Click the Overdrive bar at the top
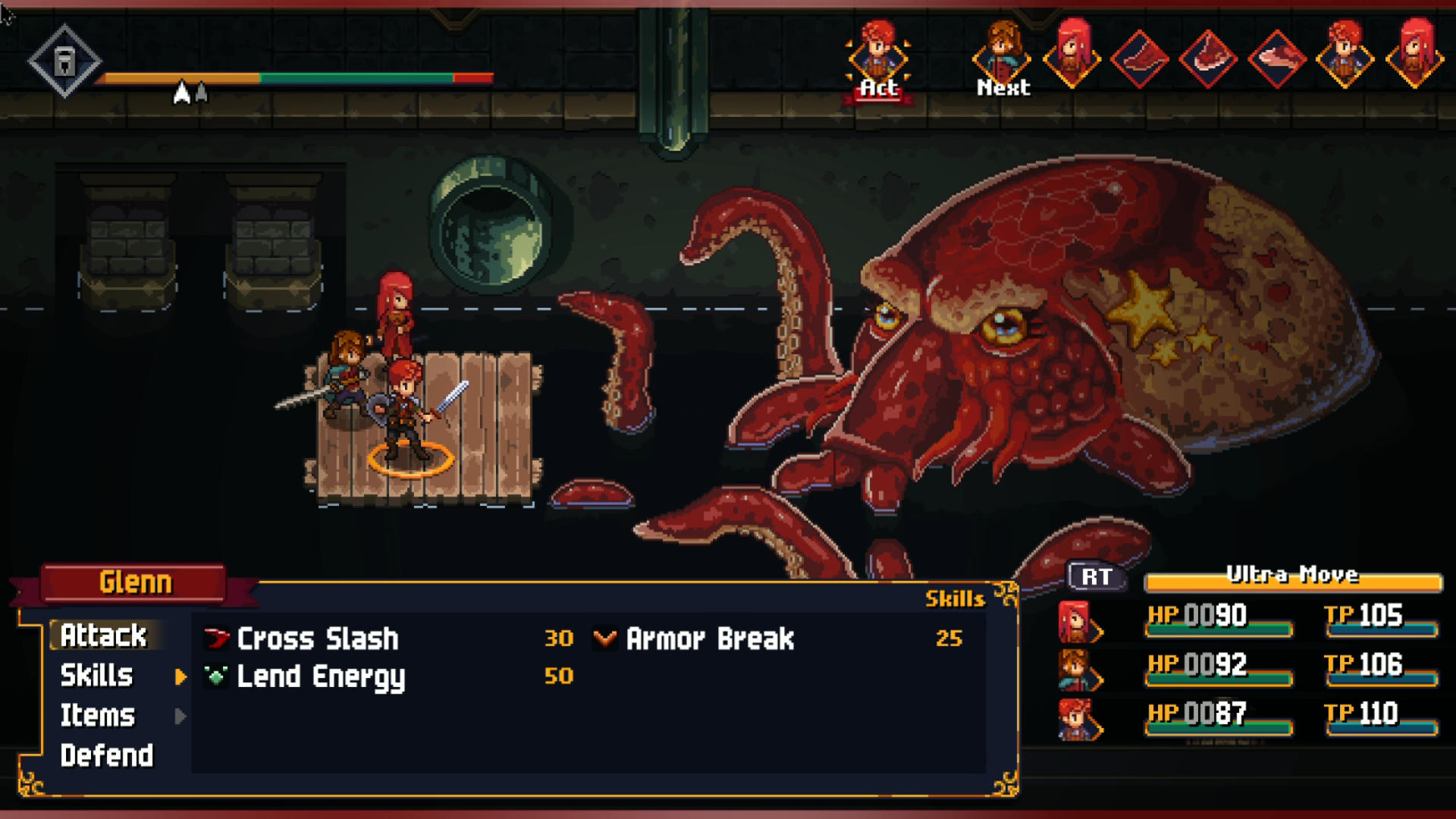The width and height of the screenshot is (1456, 819). click(x=296, y=77)
